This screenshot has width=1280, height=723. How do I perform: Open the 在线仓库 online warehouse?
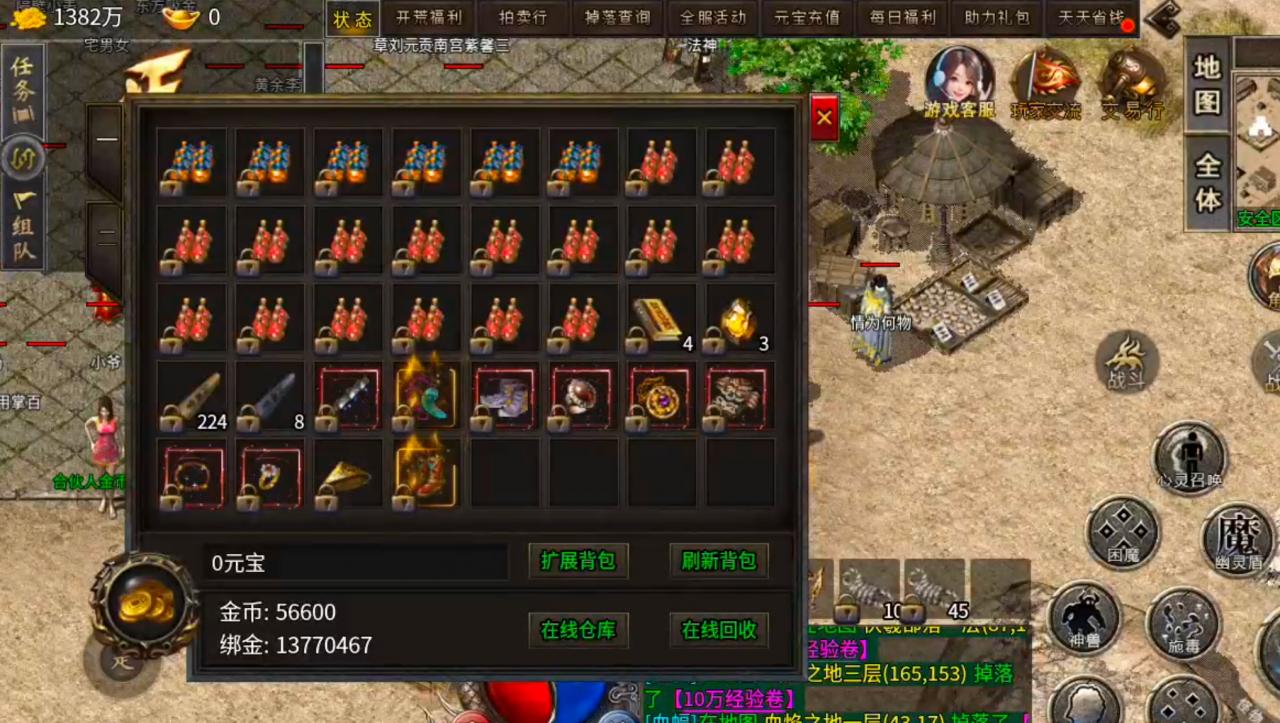click(x=577, y=630)
